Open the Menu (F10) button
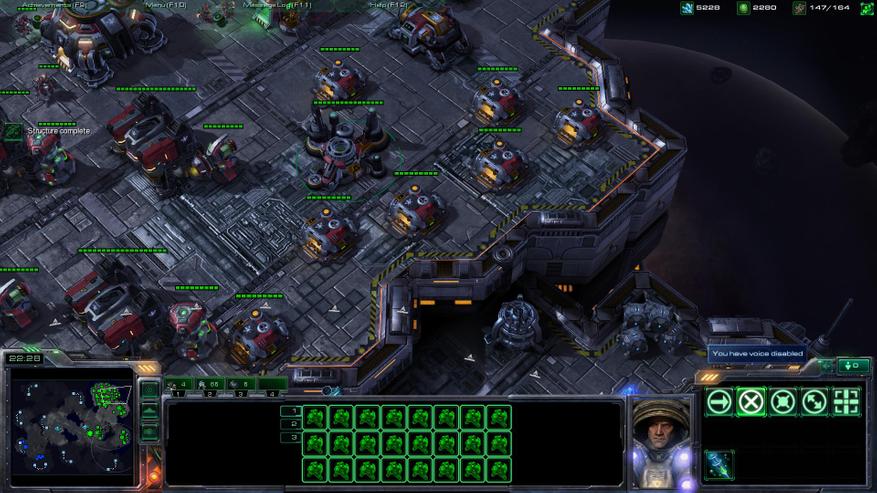 coord(166,5)
